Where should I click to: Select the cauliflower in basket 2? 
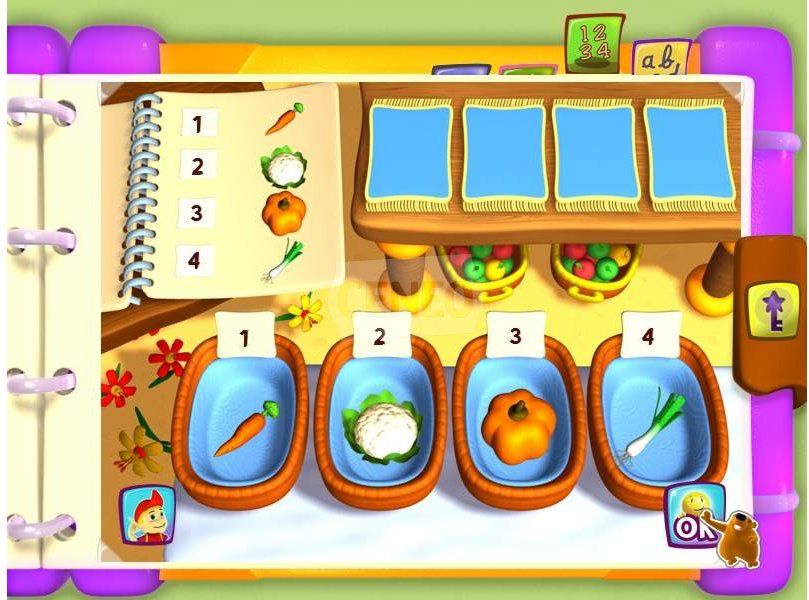[x=377, y=431]
